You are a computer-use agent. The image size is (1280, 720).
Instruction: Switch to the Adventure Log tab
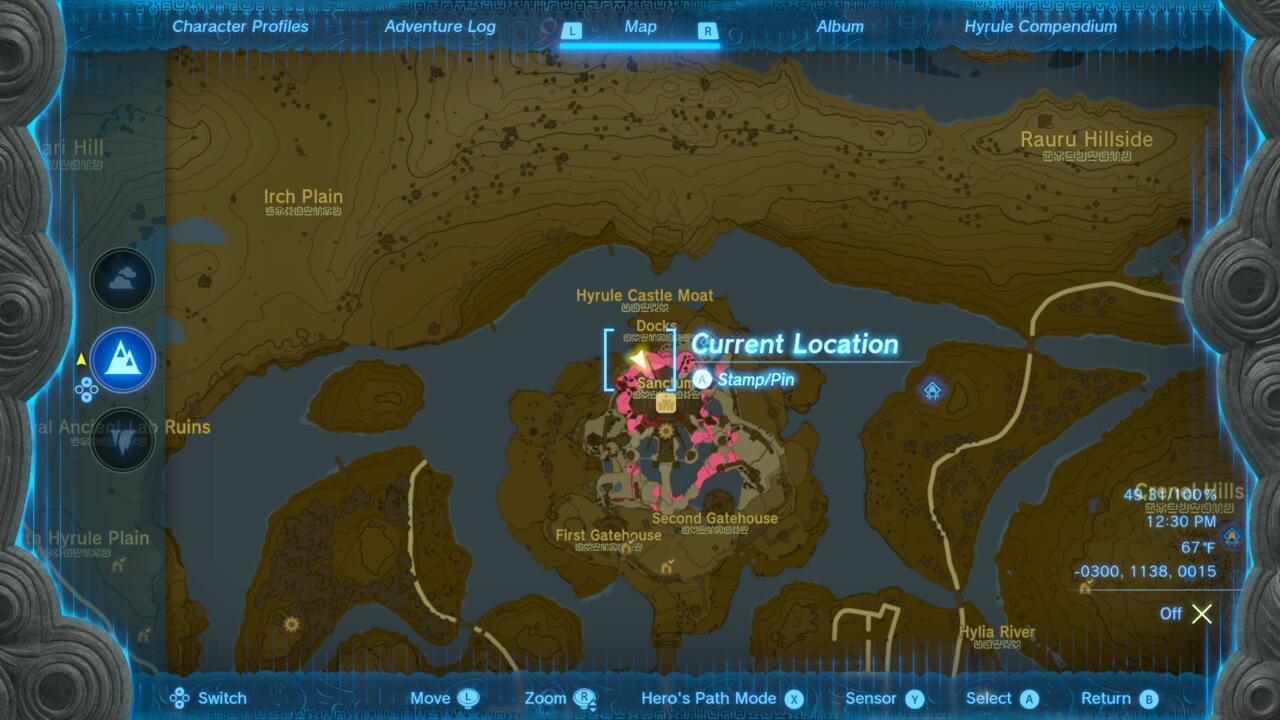point(439,27)
